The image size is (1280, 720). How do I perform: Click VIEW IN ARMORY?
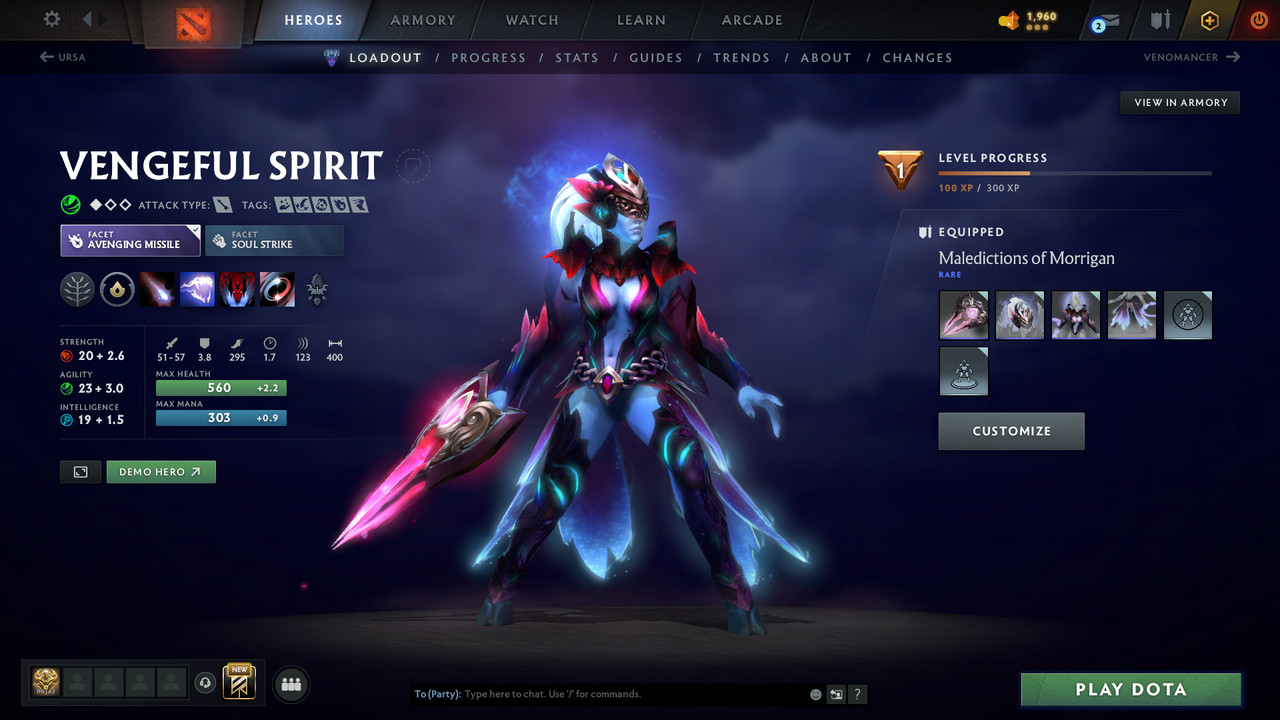(x=1179, y=102)
